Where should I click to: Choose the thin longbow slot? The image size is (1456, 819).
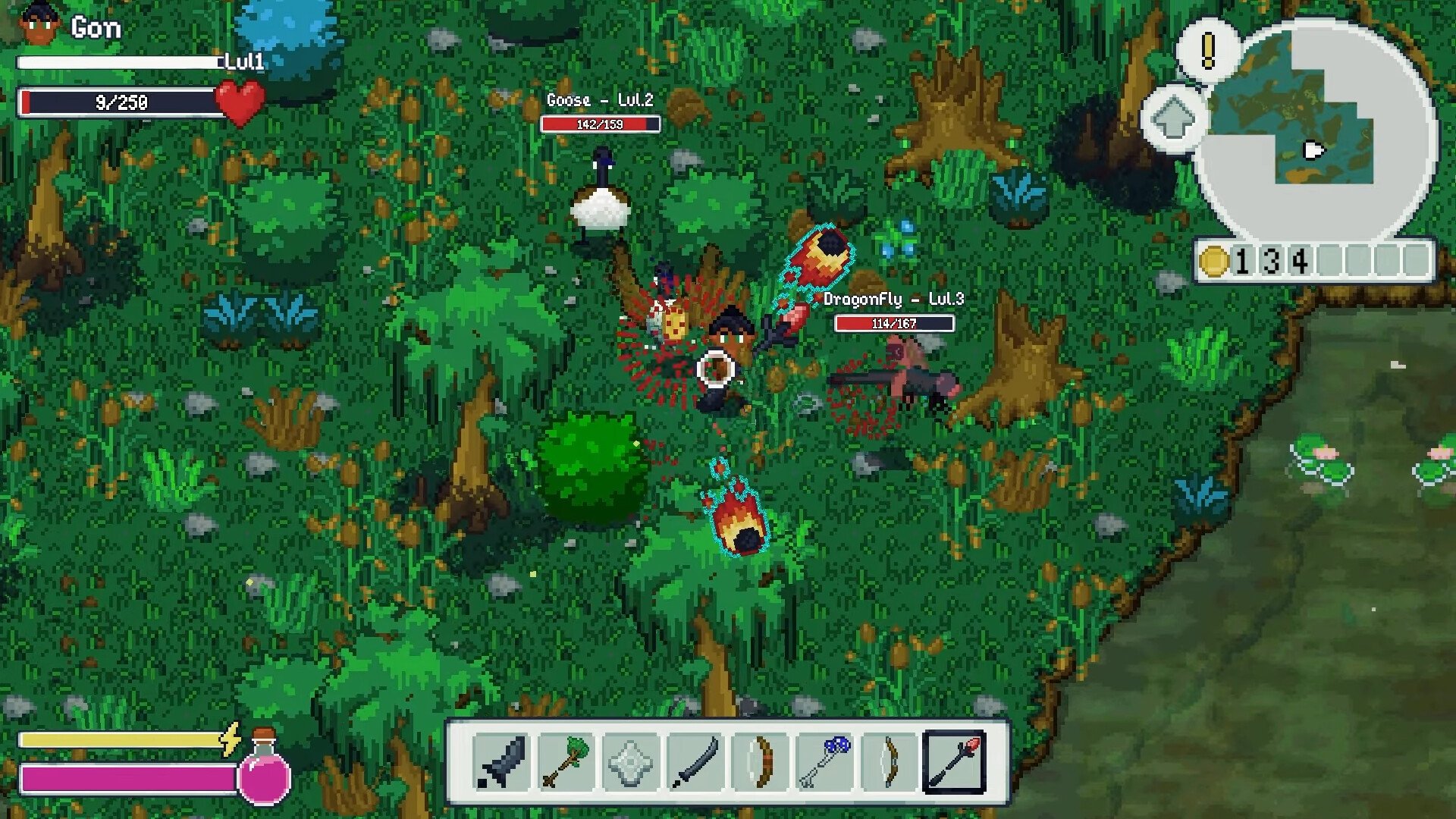pos(889,761)
